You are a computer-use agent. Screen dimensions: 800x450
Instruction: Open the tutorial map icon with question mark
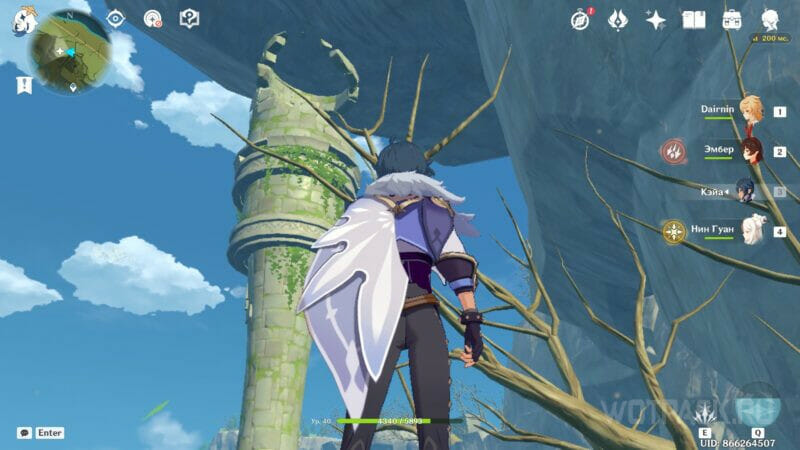click(x=189, y=18)
